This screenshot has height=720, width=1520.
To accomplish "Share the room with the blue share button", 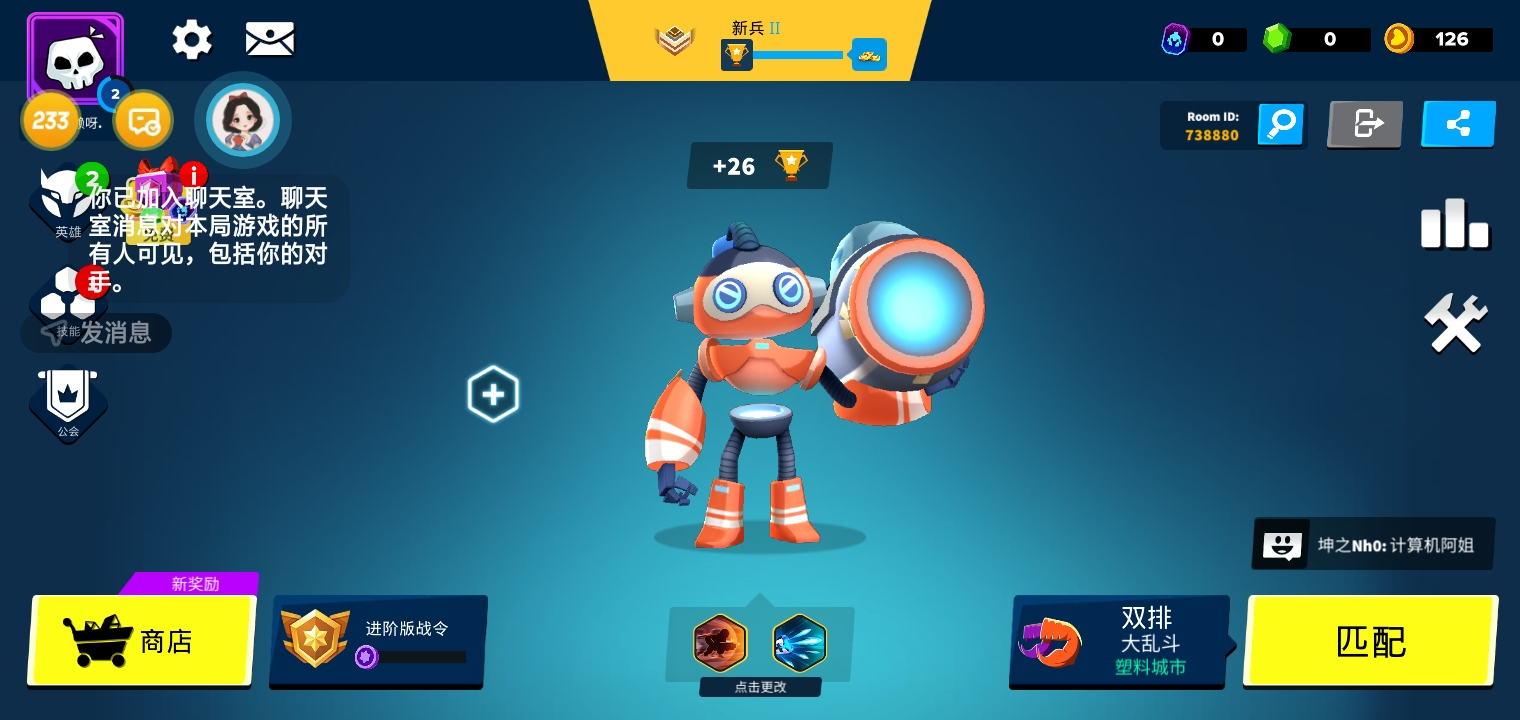I will click(1458, 125).
